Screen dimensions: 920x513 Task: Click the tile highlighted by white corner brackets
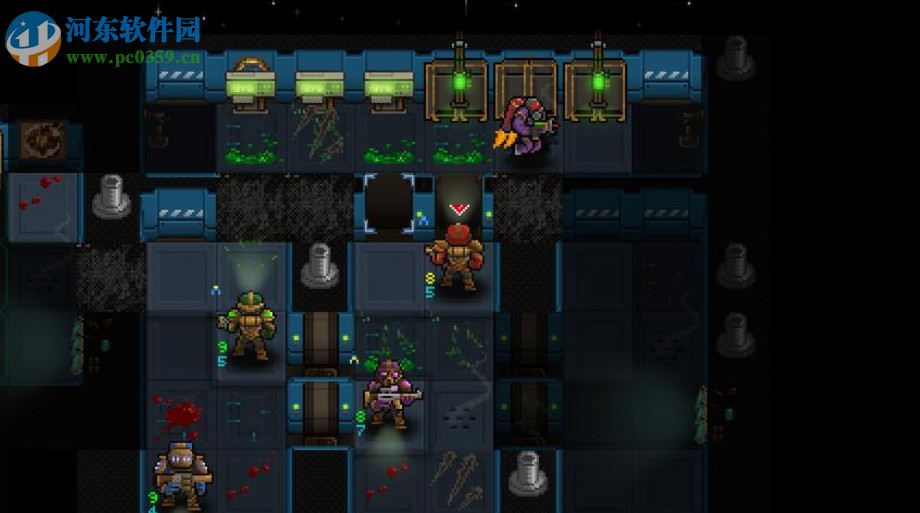point(389,203)
